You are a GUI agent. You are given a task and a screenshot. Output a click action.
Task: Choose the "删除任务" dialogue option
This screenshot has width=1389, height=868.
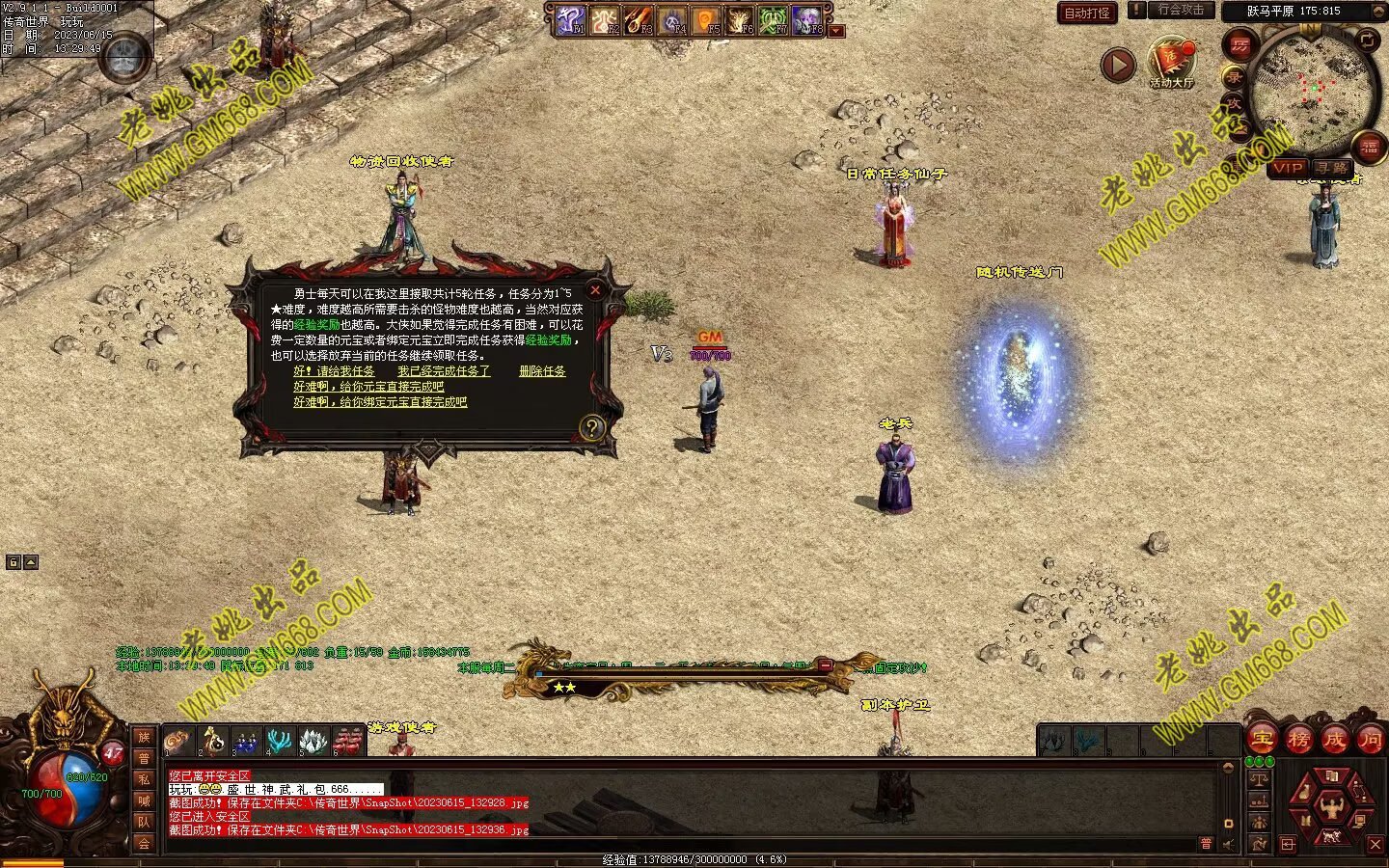[x=542, y=371]
